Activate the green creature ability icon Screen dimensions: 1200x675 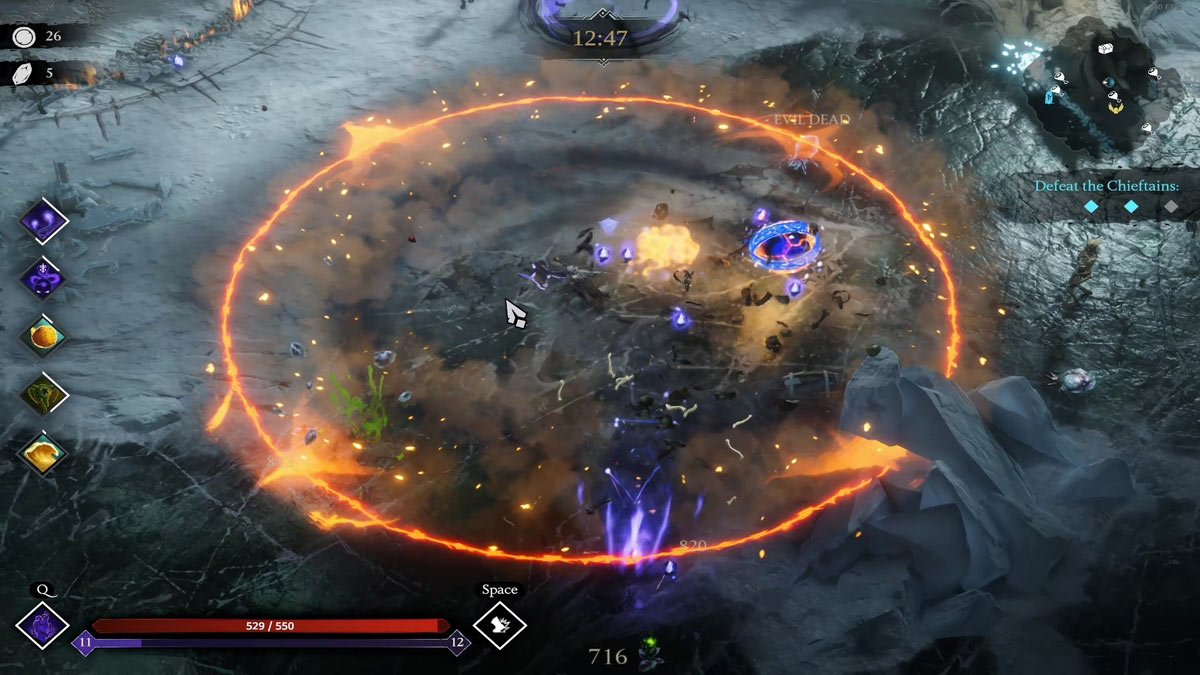[44, 394]
